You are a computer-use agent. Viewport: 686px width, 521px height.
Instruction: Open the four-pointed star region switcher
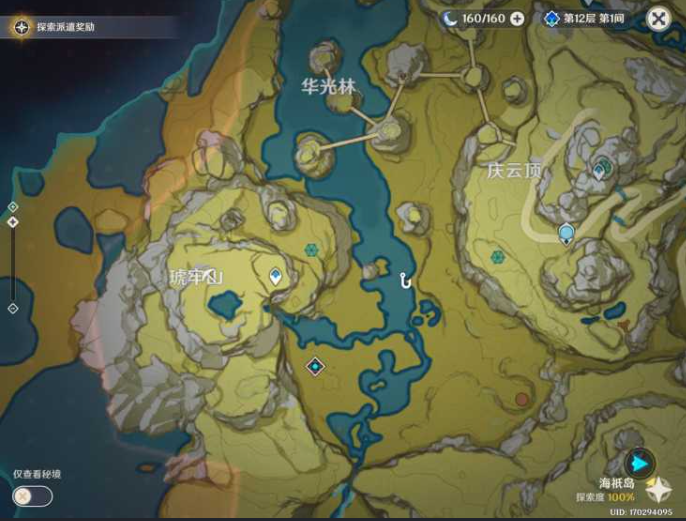[658, 490]
